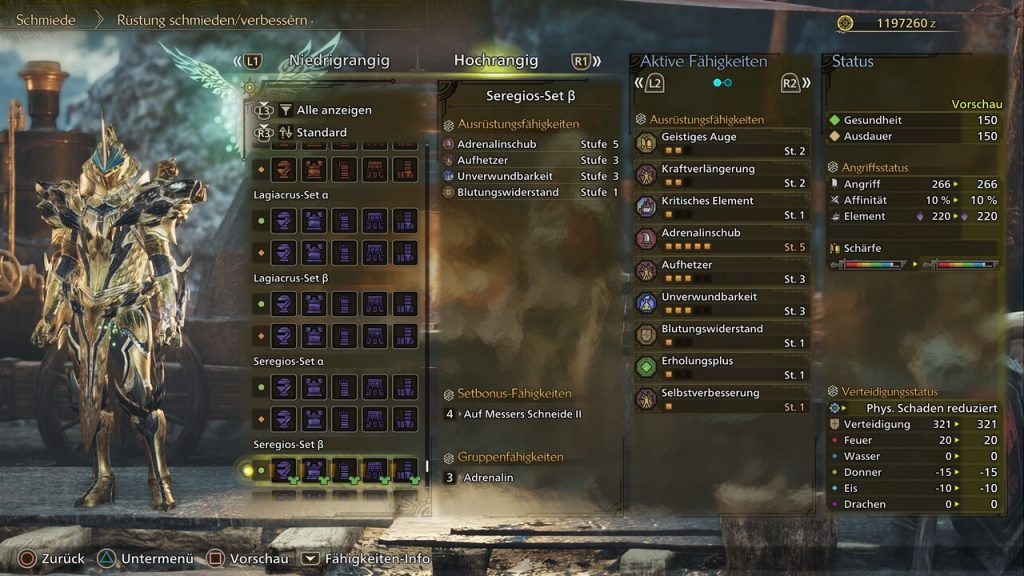
Task: Select the highlighted Seregios-Set β helmet piece
Action: [284, 470]
